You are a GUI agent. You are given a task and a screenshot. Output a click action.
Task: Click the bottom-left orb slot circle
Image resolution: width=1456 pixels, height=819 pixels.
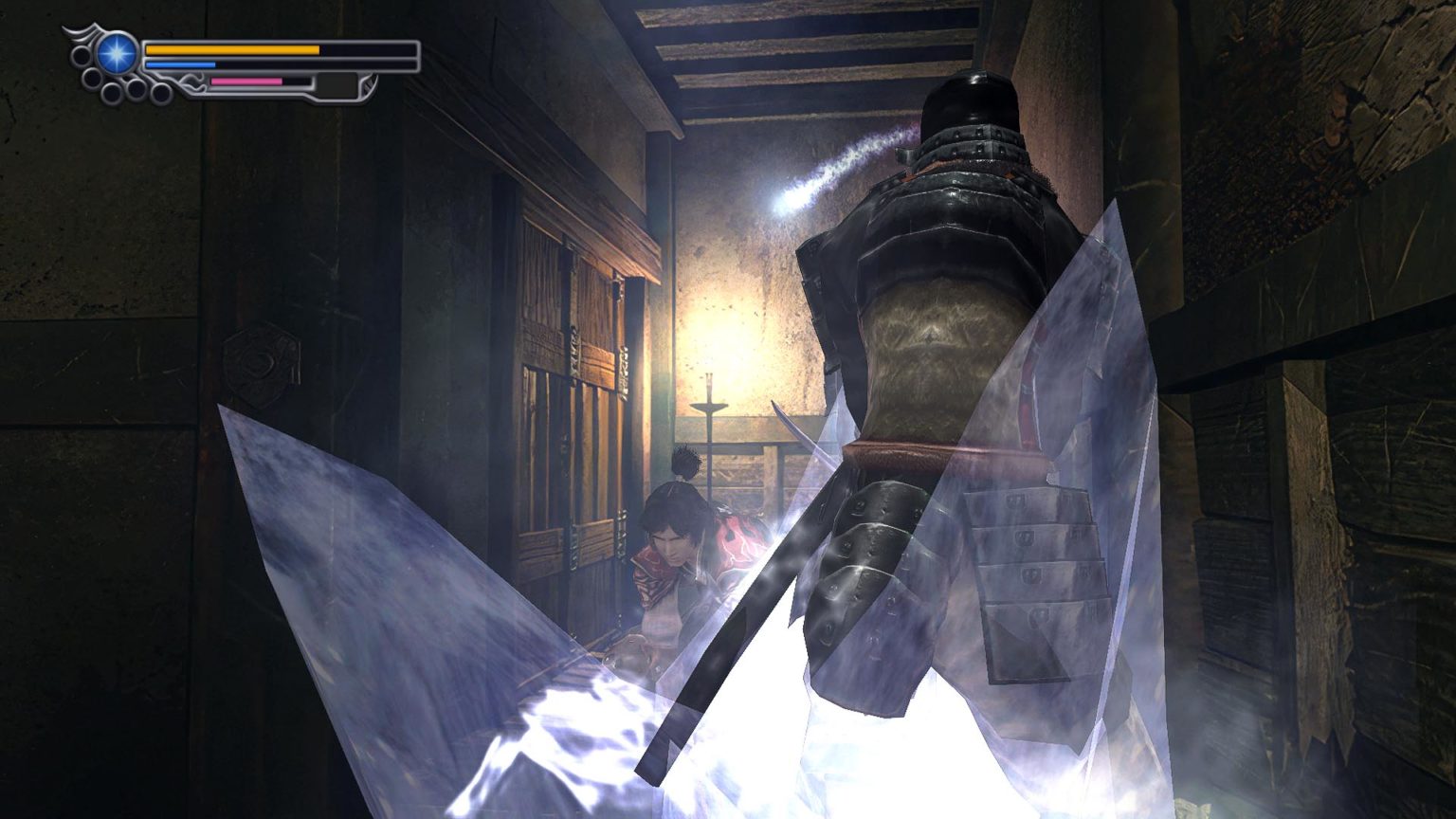[x=113, y=93]
